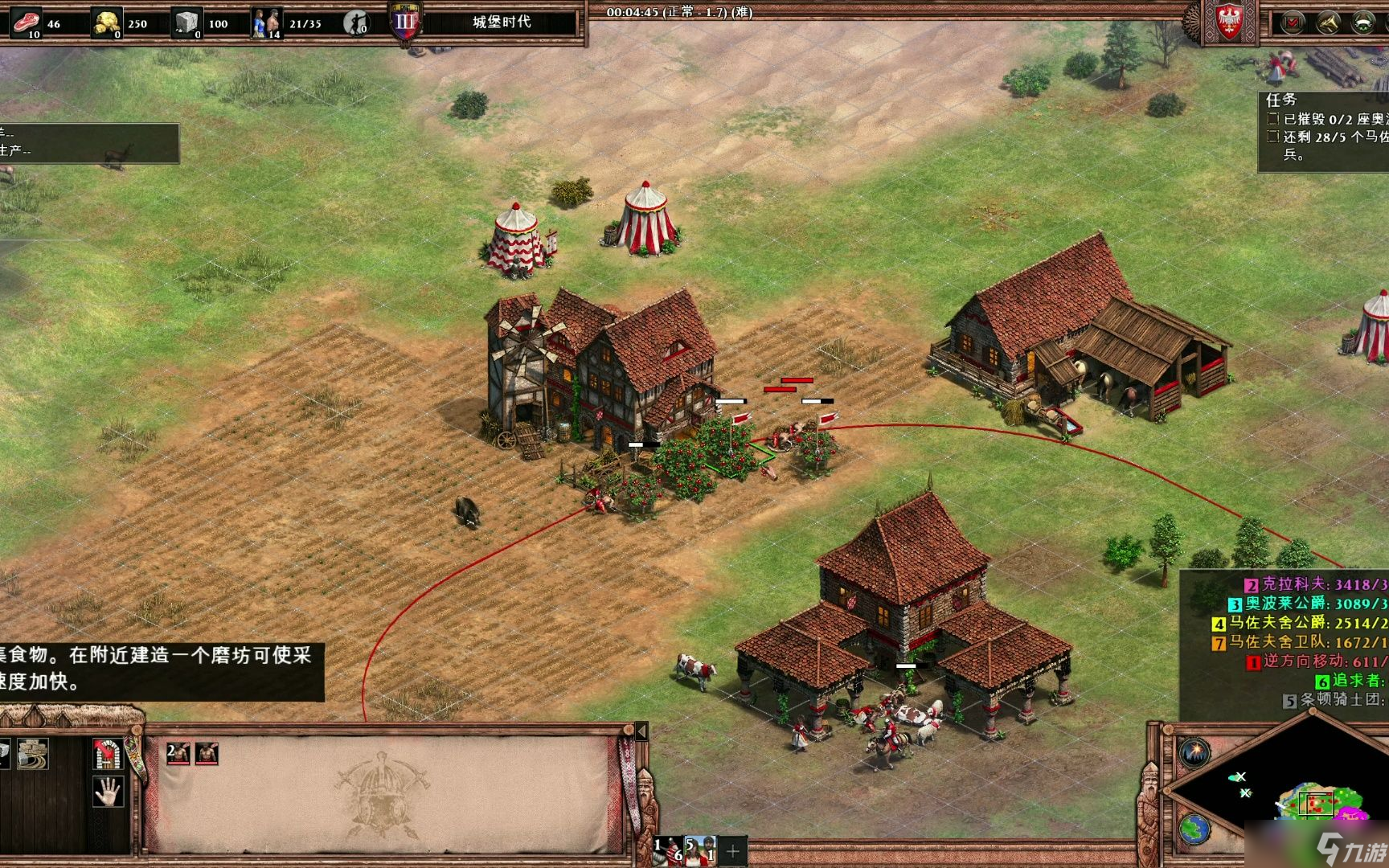Viewport: 1389px width, 868px height.
Task: Select the first villager portrait marked 2
Action: [x=178, y=753]
